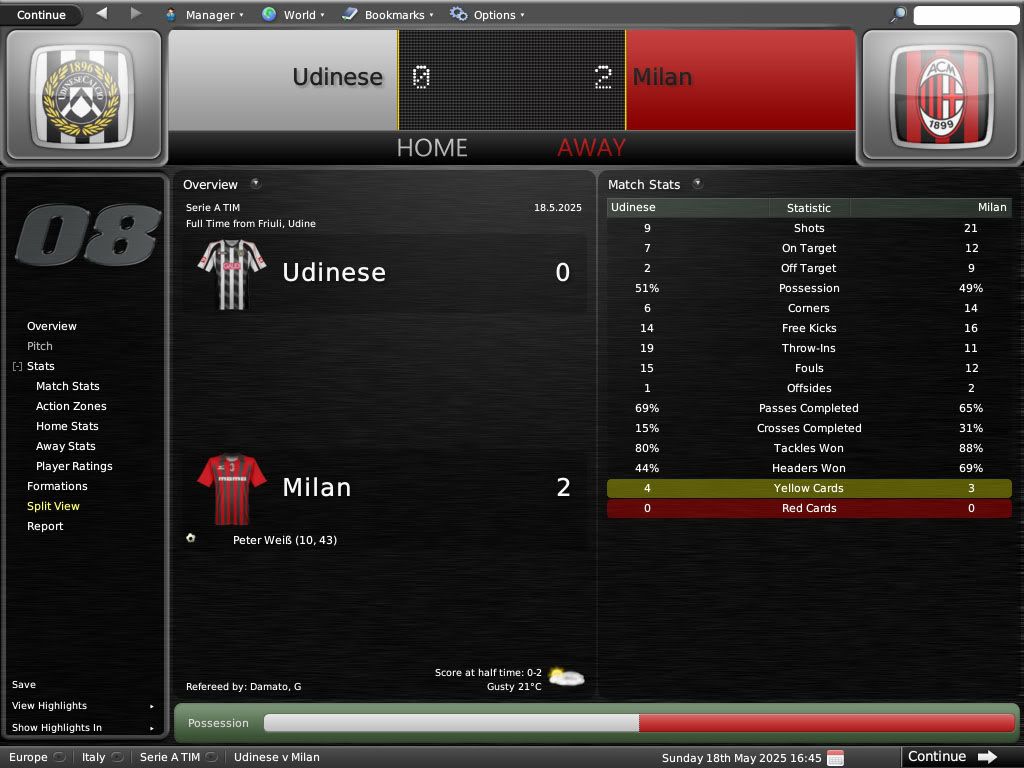Open the Options menu
The width and height of the screenshot is (1024, 768).
[487, 15]
